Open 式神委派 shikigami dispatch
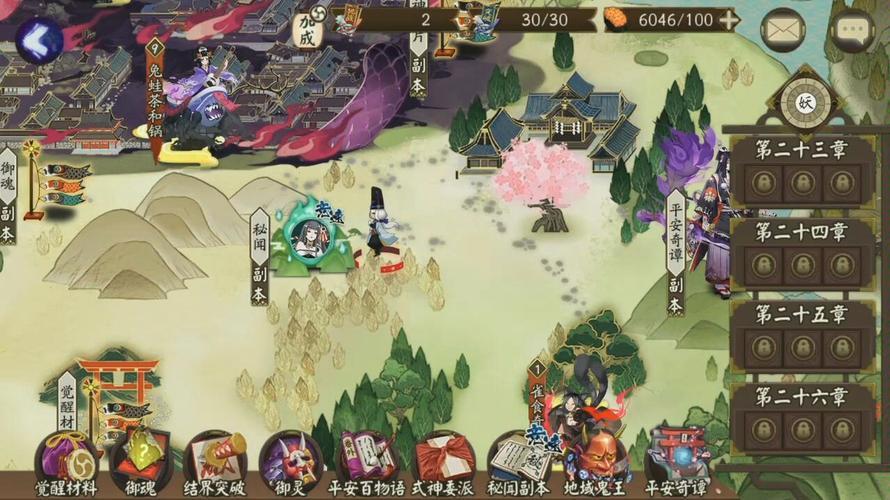Viewport: 890px width, 500px height. point(443,460)
